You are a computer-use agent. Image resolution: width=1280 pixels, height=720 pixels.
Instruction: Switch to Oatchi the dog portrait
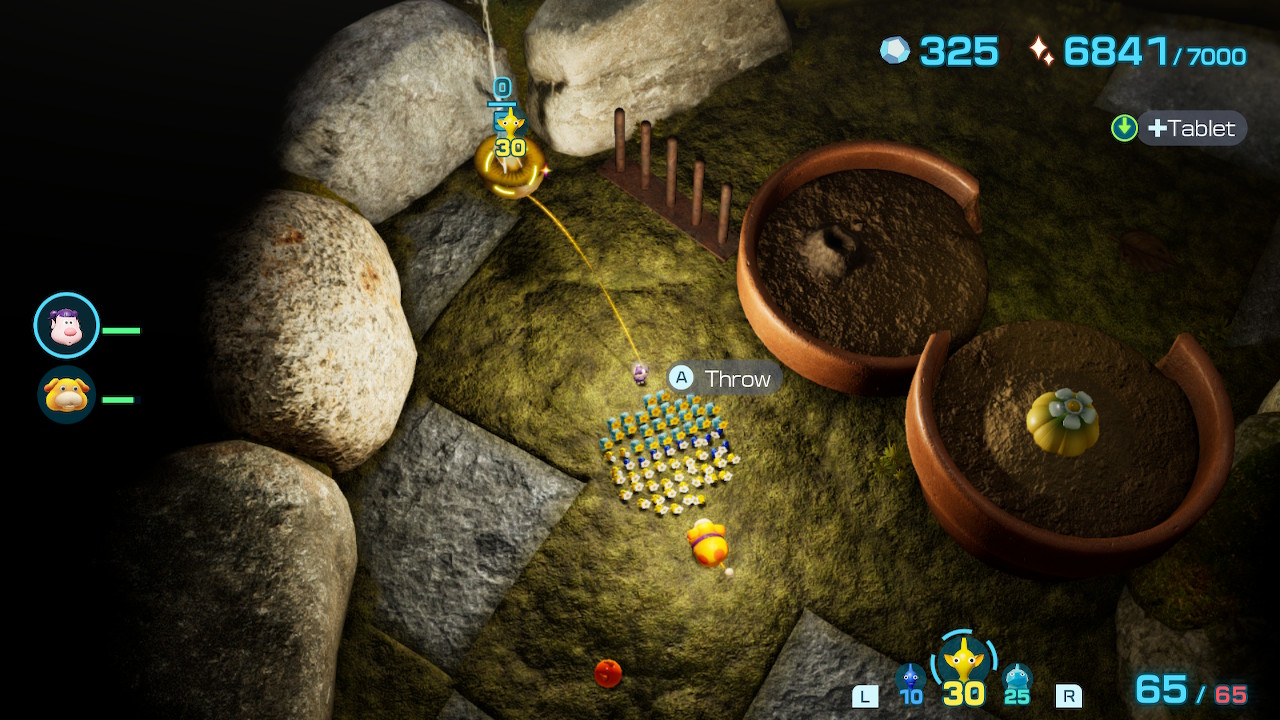pos(67,394)
